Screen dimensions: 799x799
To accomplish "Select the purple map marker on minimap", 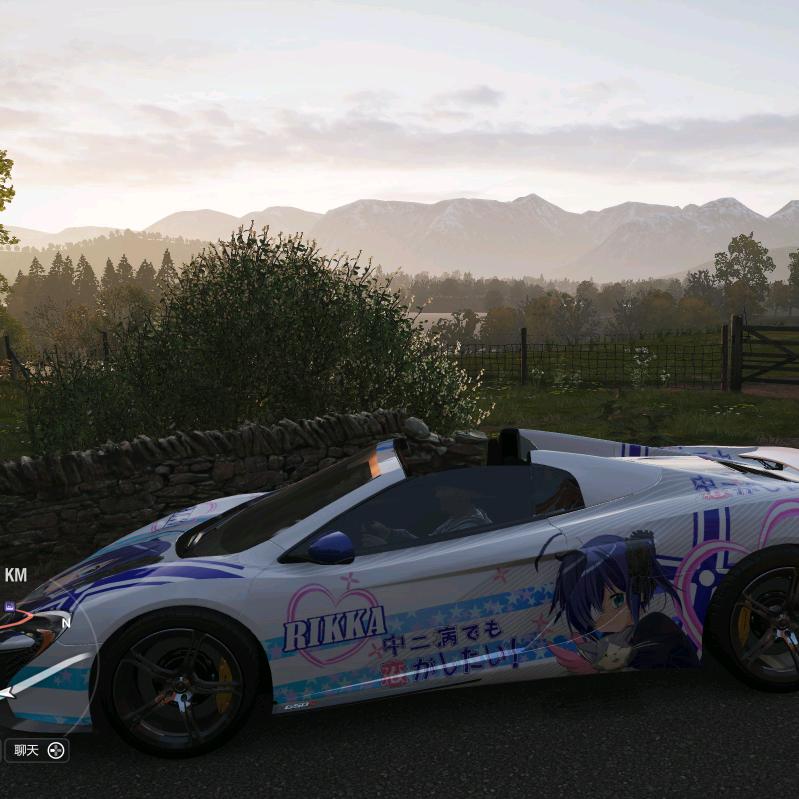I will point(9,606).
